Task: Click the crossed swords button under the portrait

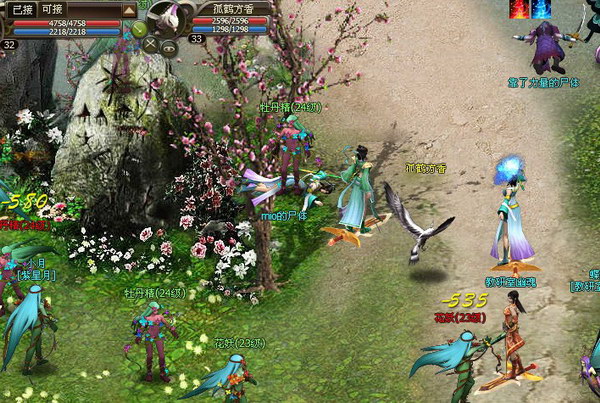Action: click(x=152, y=44)
